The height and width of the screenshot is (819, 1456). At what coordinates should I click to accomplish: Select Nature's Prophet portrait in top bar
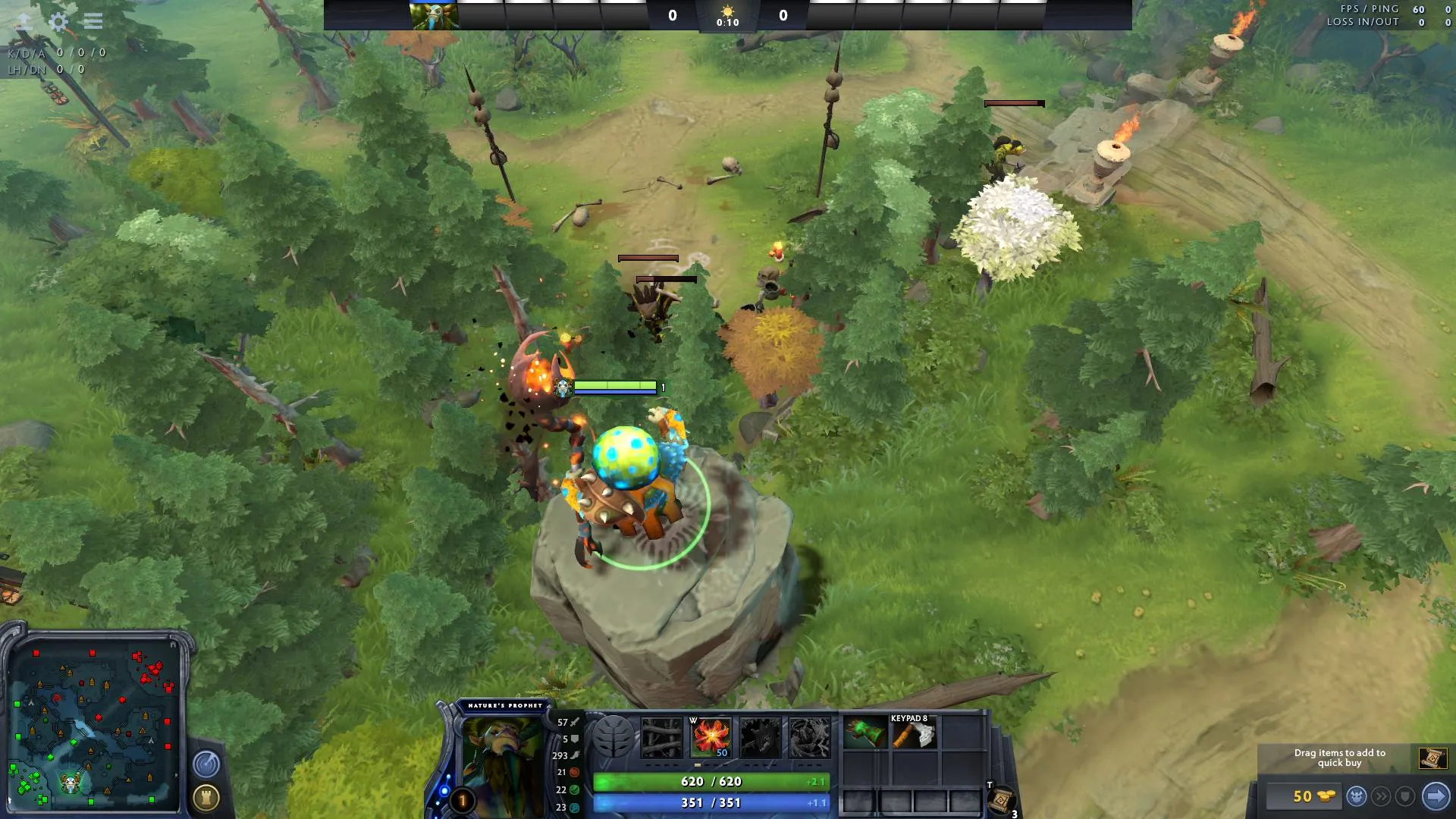[434, 15]
